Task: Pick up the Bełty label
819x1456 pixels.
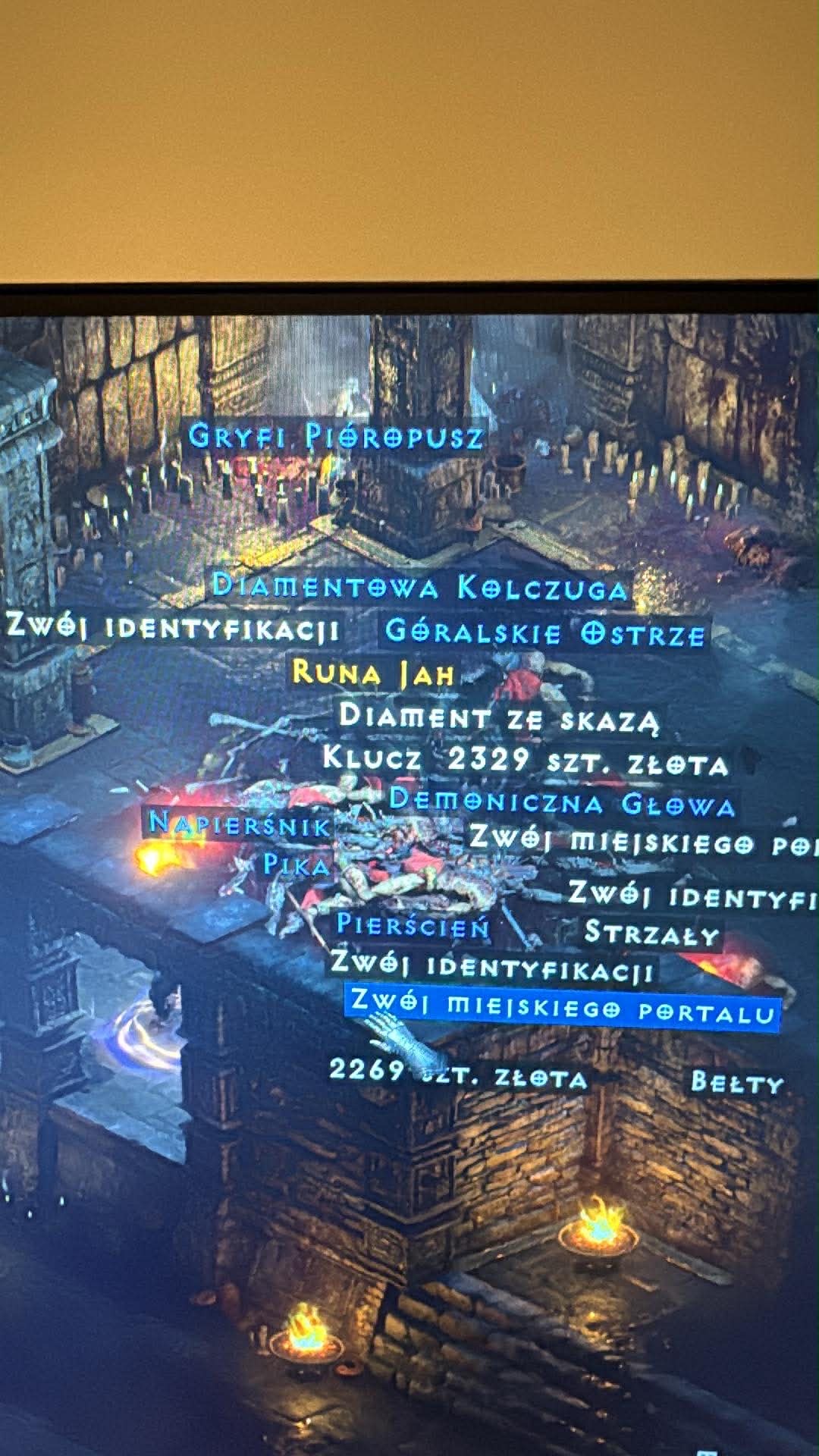Action: click(x=736, y=1082)
